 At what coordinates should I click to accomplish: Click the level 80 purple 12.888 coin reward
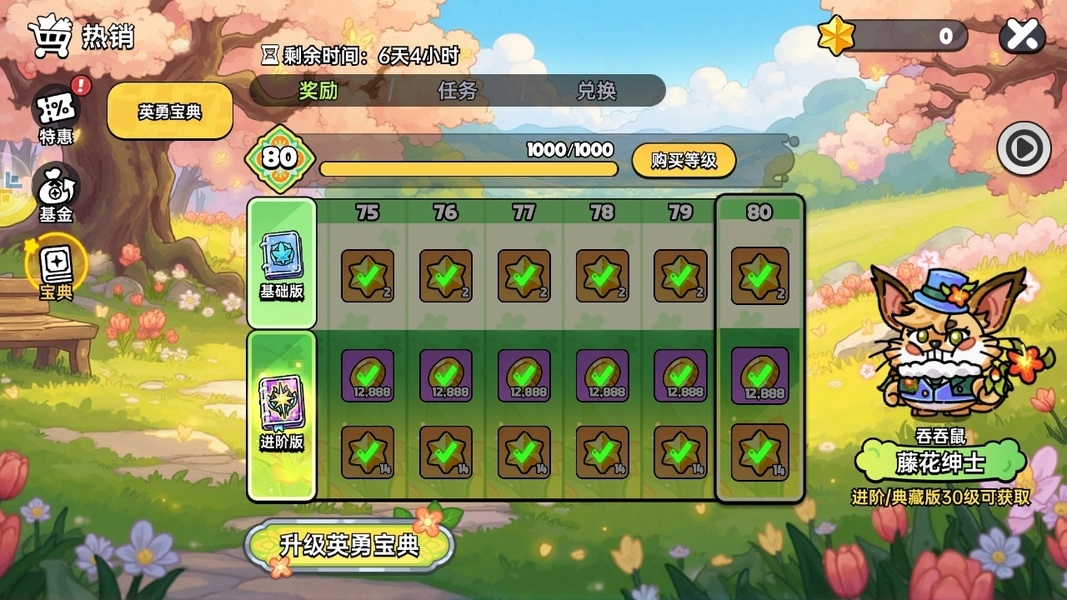(760, 376)
